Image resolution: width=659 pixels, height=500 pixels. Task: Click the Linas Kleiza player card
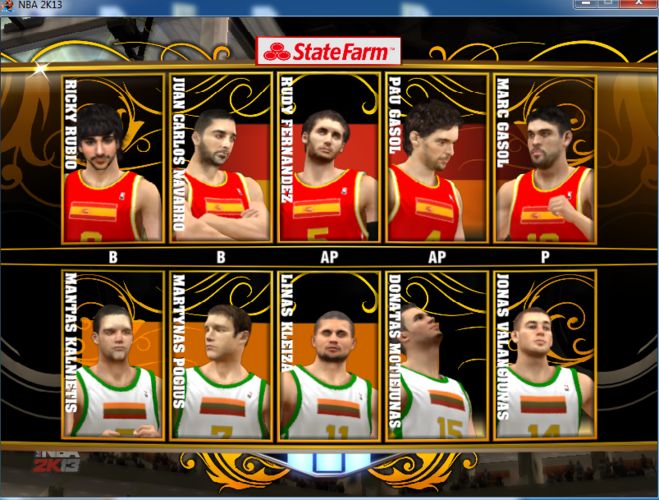pos(329,354)
